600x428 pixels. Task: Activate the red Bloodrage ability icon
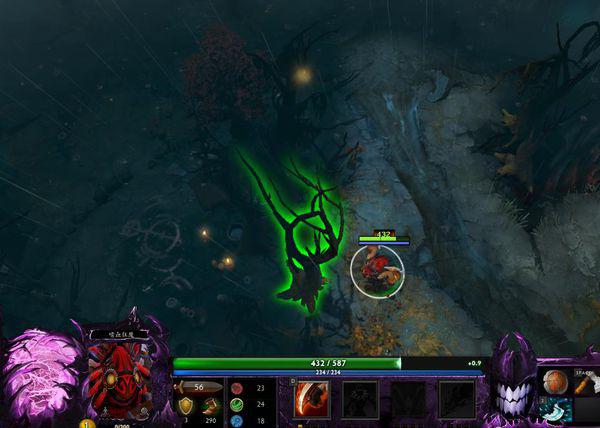click(x=311, y=399)
